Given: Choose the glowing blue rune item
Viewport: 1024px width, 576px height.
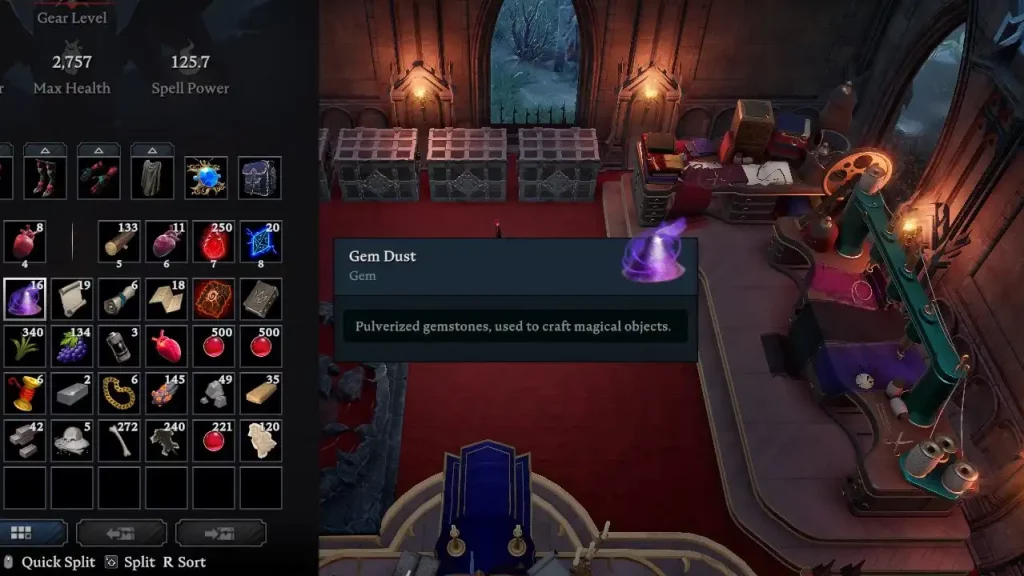Looking at the screenshot, I should tap(260, 243).
